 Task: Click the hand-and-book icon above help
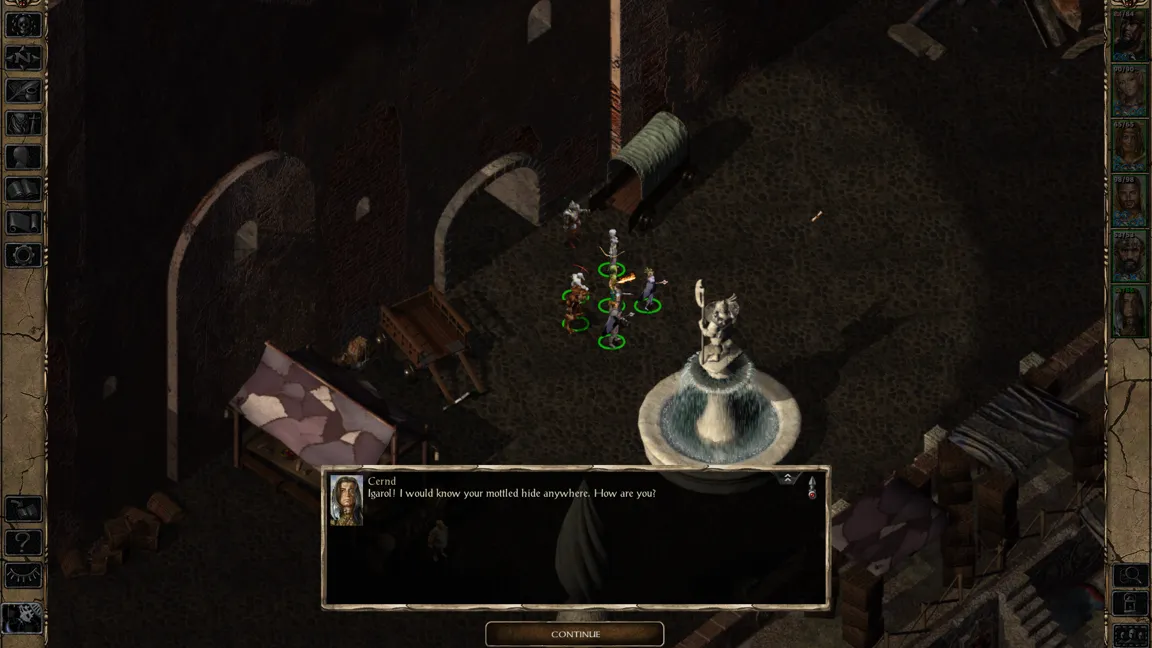[24, 510]
